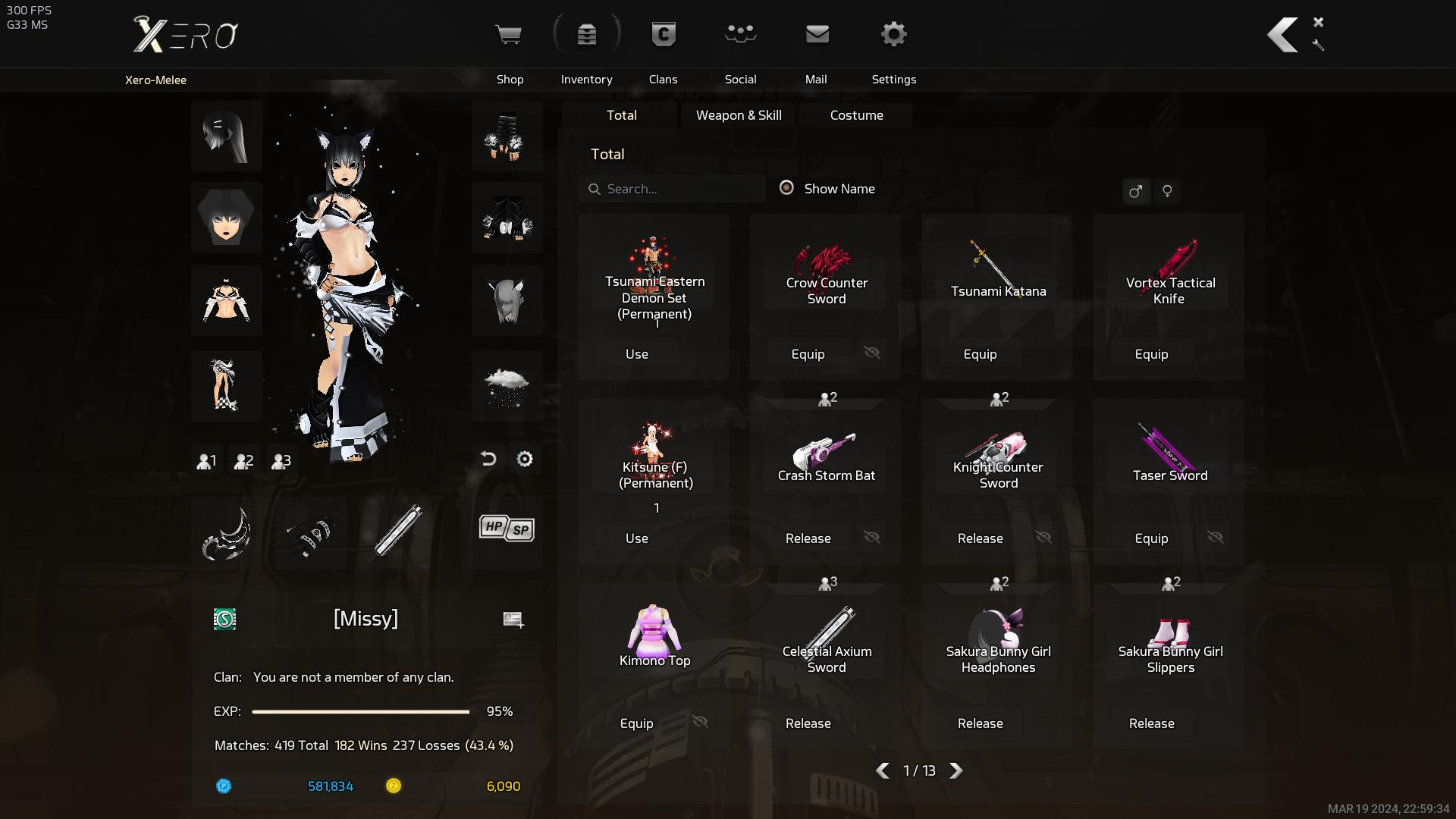The height and width of the screenshot is (819, 1456).
Task: Switch to the Weapon & Skill tab
Action: [x=739, y=115]
